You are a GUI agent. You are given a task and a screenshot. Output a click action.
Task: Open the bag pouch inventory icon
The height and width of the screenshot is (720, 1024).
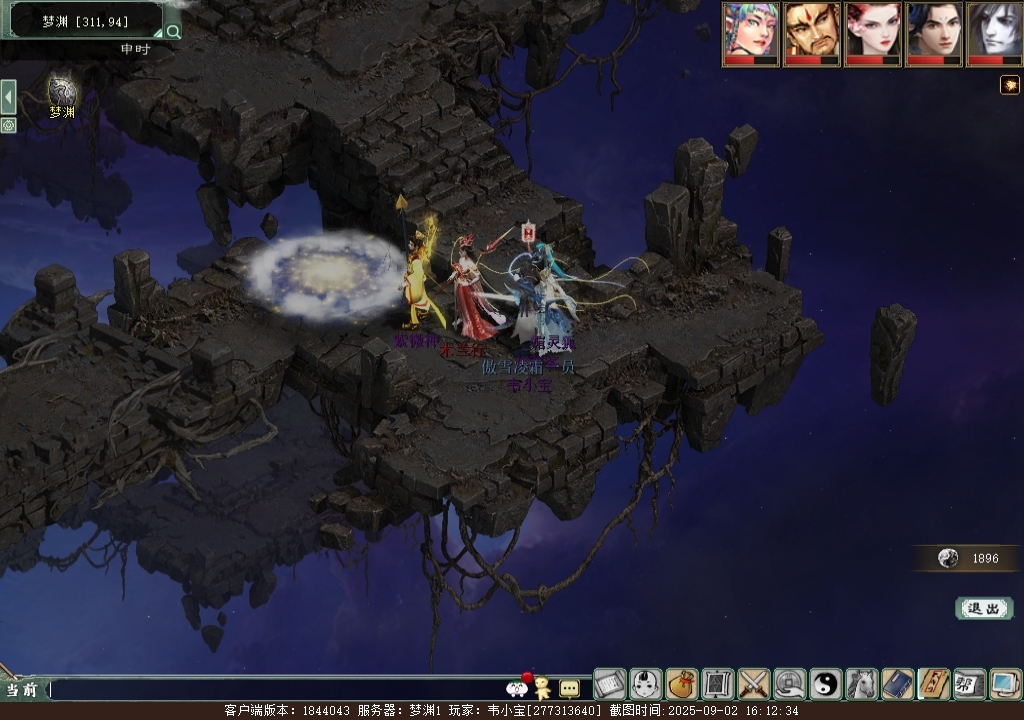point(682,684)
